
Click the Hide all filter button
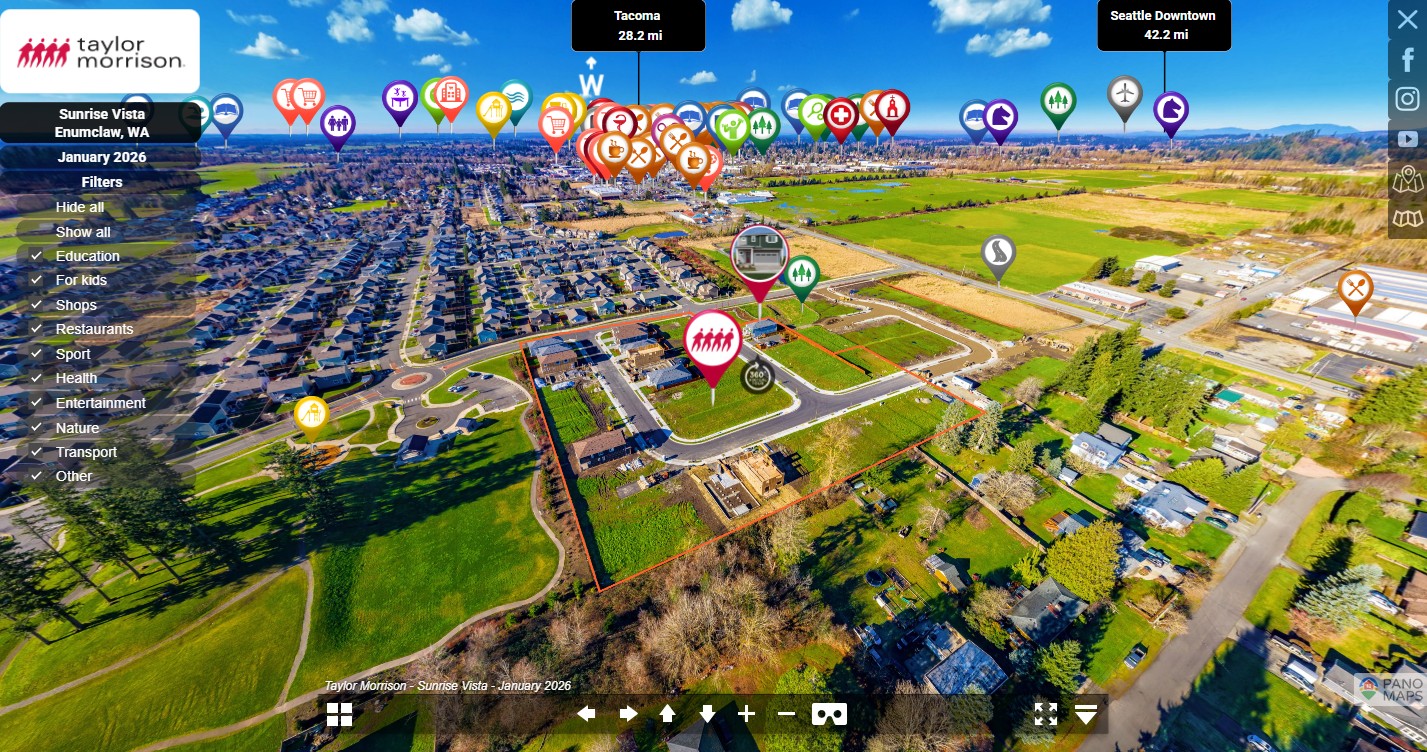80,207
